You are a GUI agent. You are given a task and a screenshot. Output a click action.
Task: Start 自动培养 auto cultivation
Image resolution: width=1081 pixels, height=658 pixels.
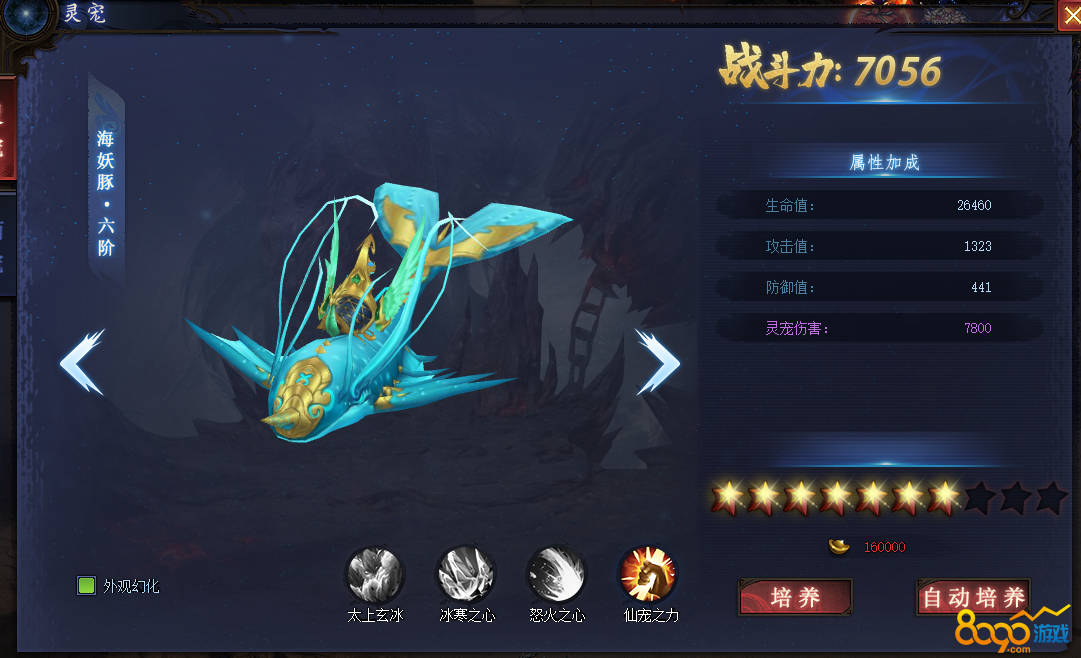coord(973,598)
